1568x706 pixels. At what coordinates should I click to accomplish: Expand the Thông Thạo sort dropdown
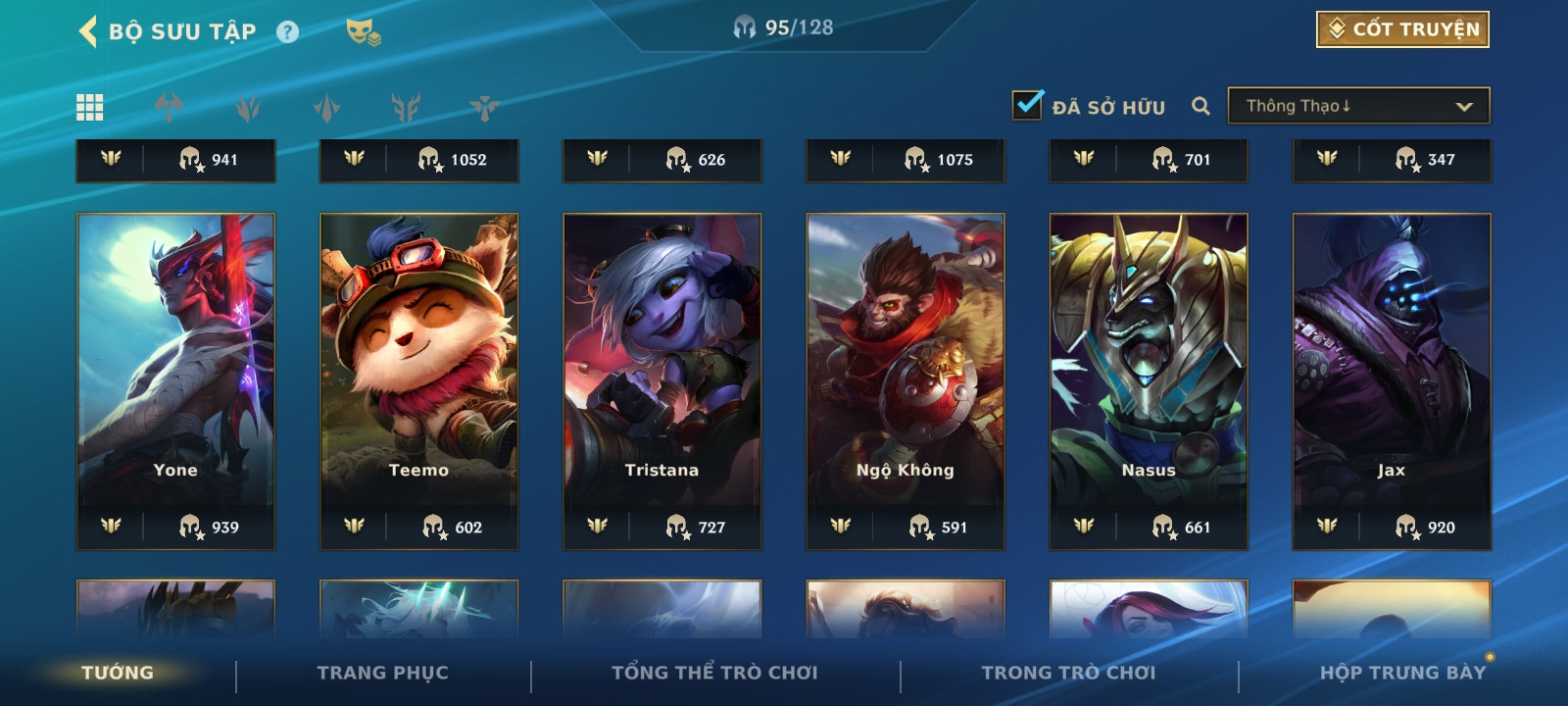pos(1358,106)
